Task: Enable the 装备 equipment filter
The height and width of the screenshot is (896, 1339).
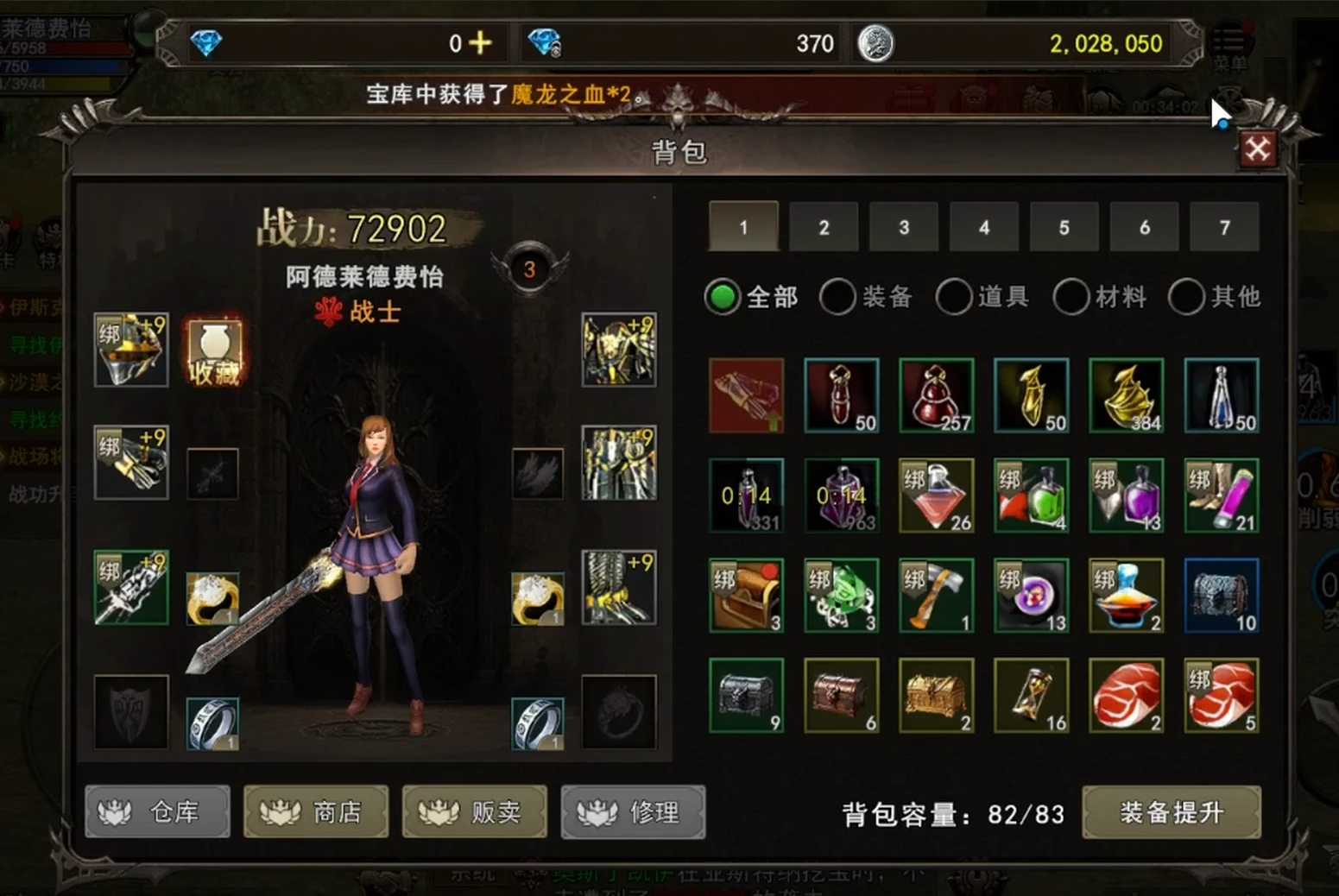Action: [x=837, y=296]
